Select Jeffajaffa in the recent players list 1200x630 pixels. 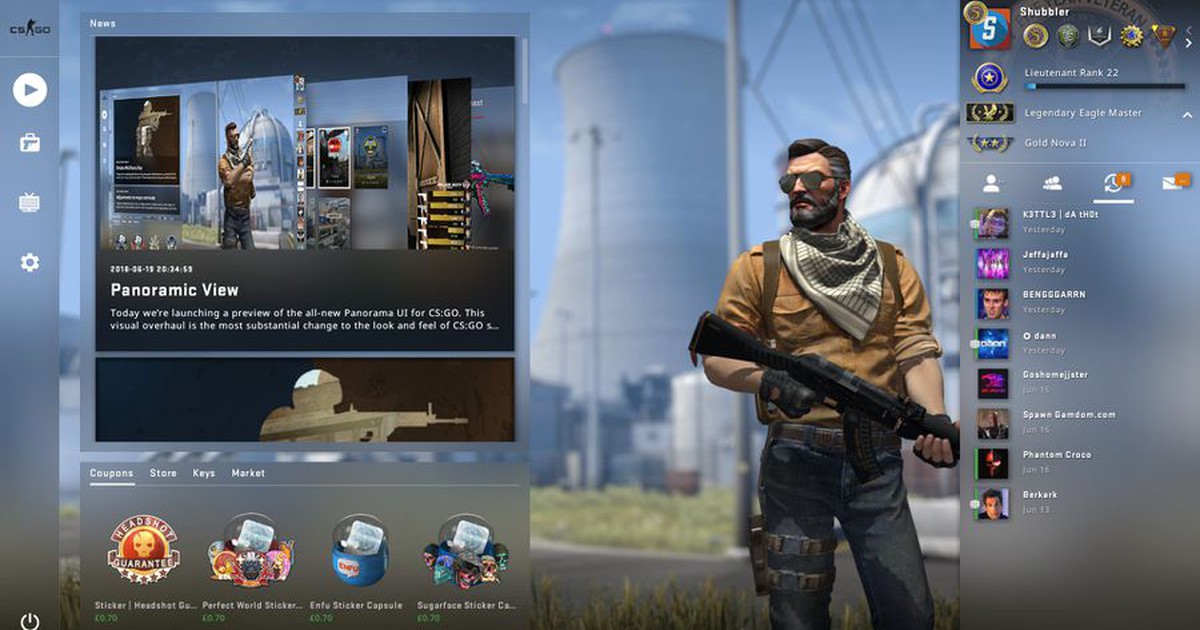click(1043, 262)
